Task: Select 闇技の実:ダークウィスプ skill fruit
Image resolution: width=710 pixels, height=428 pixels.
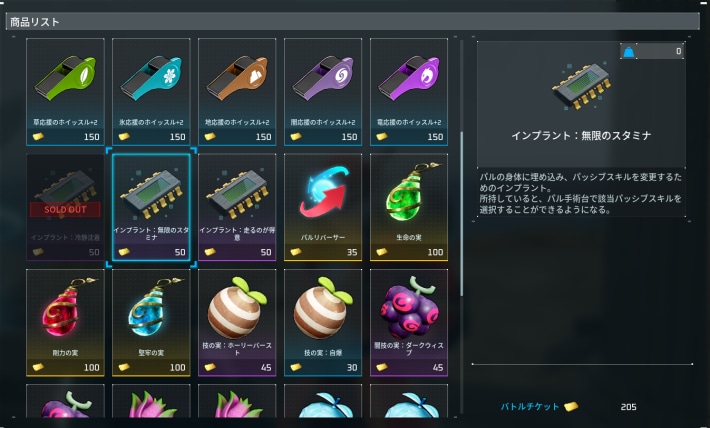Action: click(x=409, y=322)
